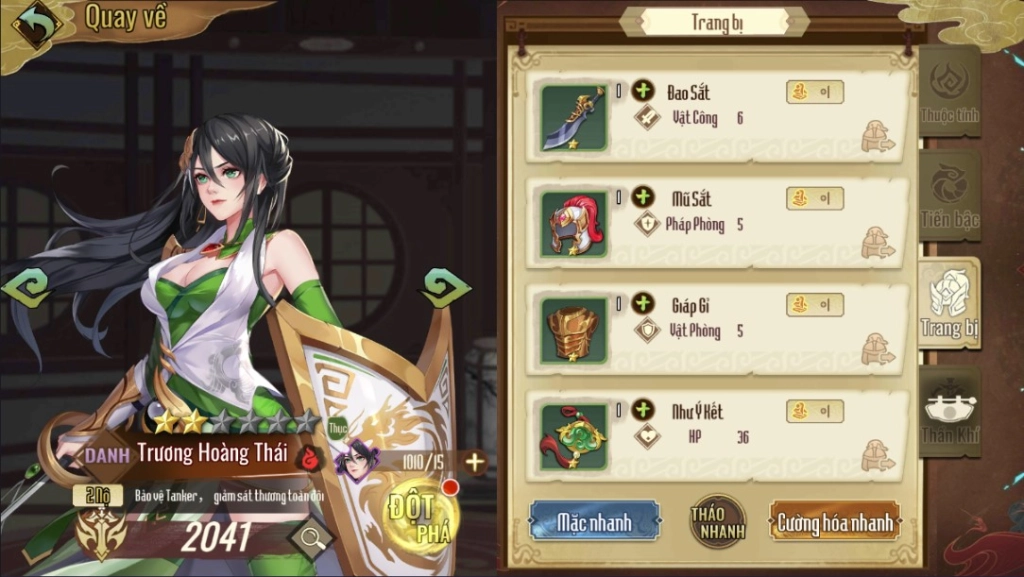The image size is (1024, 577).
Task: Switch to the Thuộc tính tab
Action: (948, 92)
